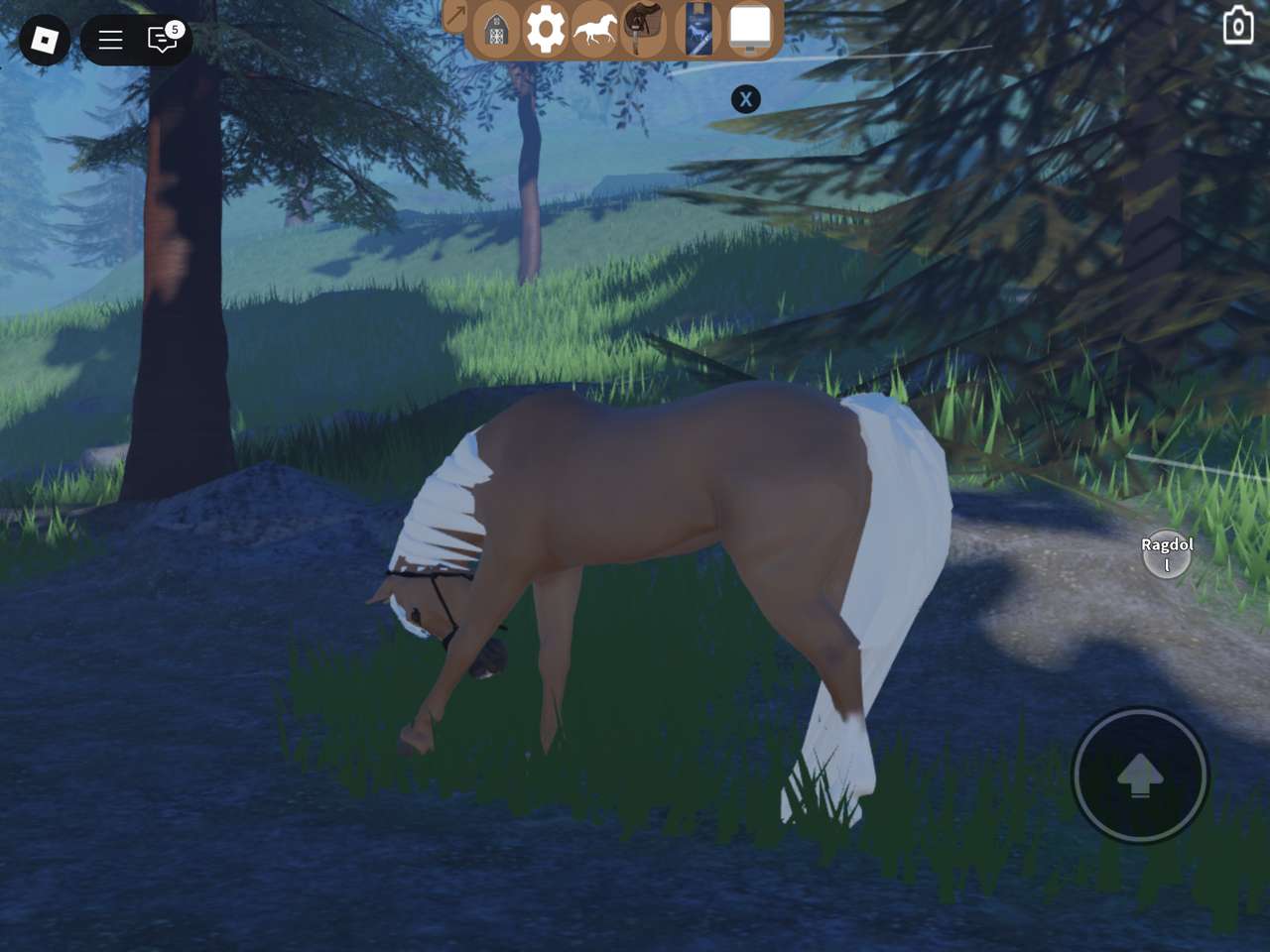Screen dimensions: 1270x952
Task: Activate the Ragdoll button
Action: tap(1167, 554)
